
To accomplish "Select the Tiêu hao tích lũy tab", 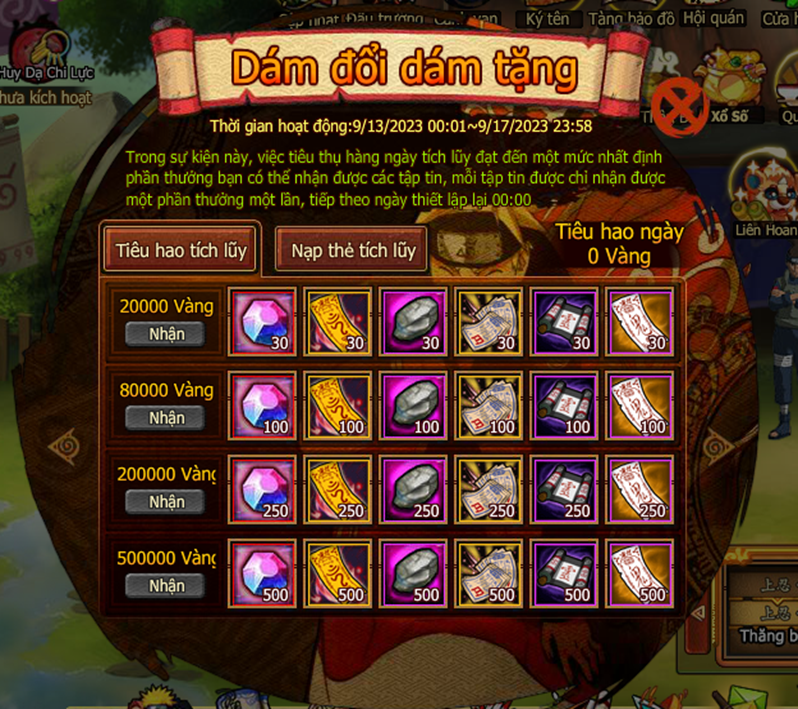I will (181, 248).
